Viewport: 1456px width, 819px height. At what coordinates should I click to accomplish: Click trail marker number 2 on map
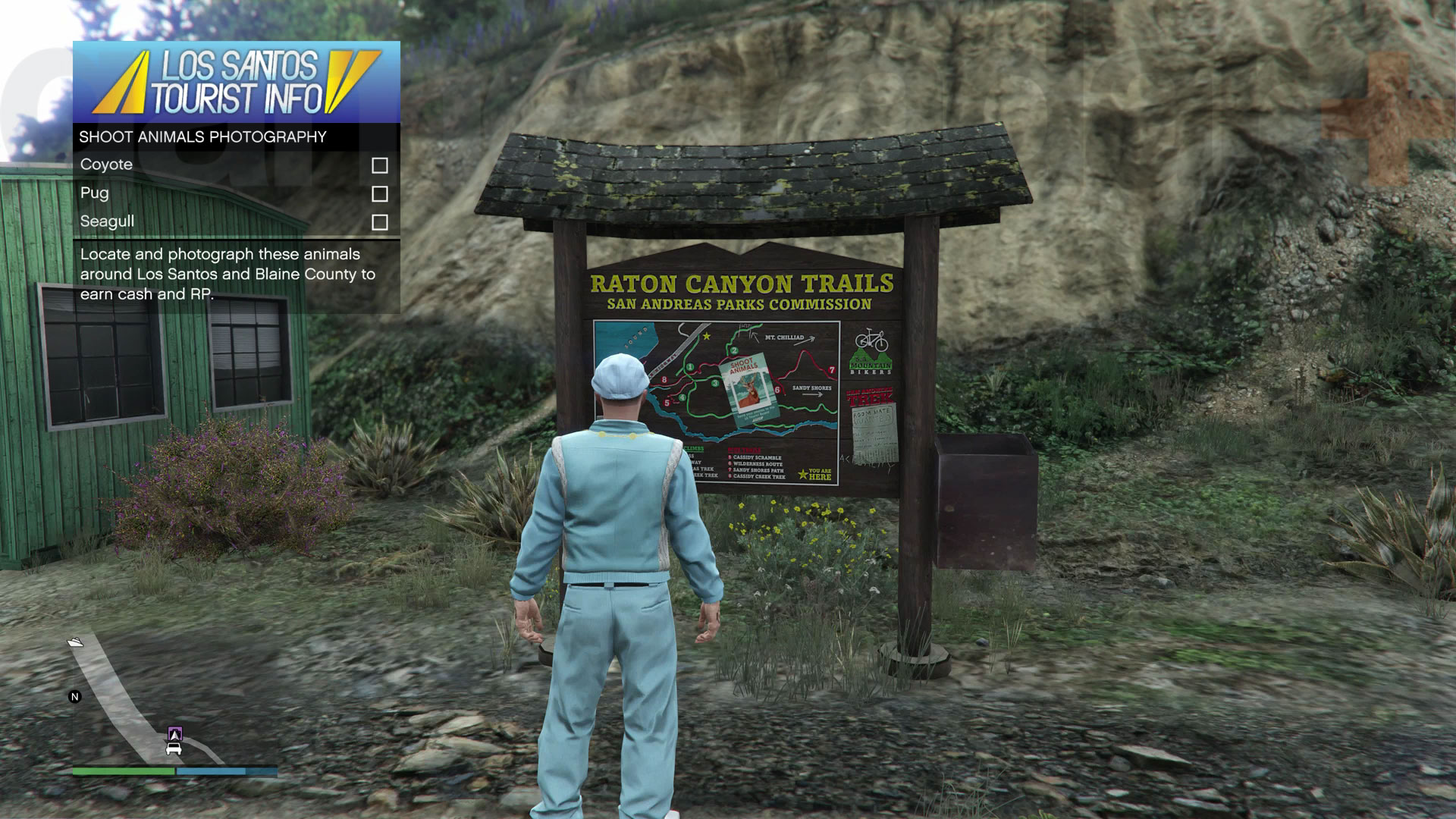click(733, 350)
